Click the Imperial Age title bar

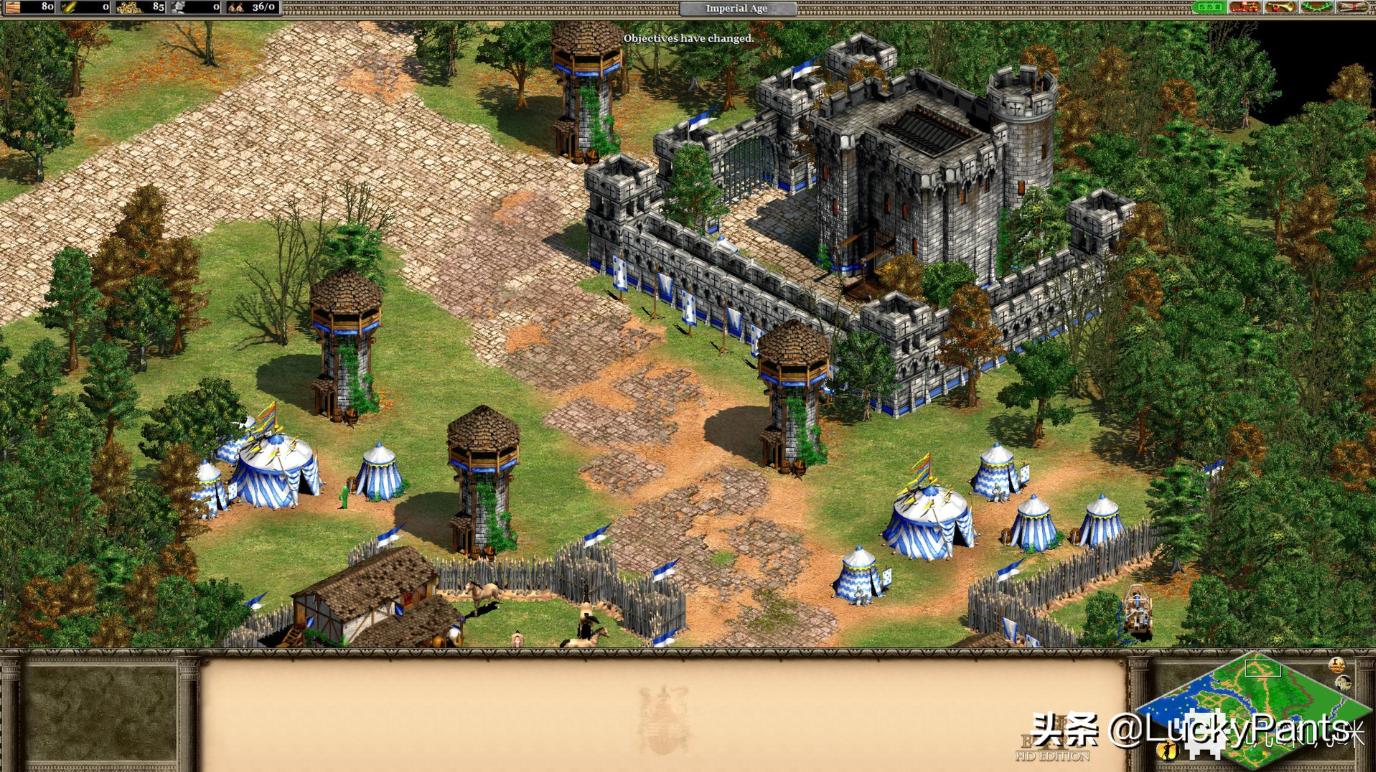click(737, 7)
